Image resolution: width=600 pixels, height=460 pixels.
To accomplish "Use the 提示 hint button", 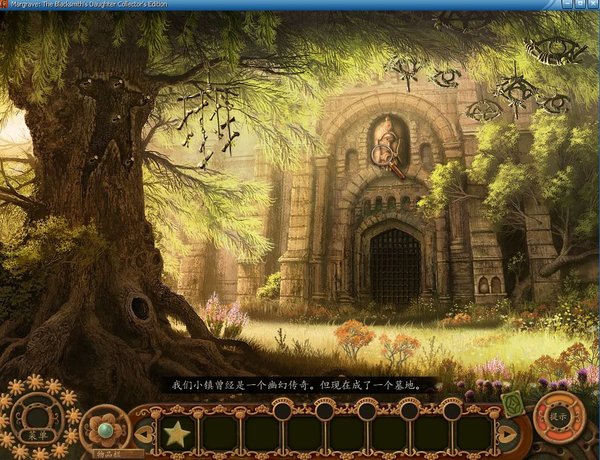I will 558,416.
